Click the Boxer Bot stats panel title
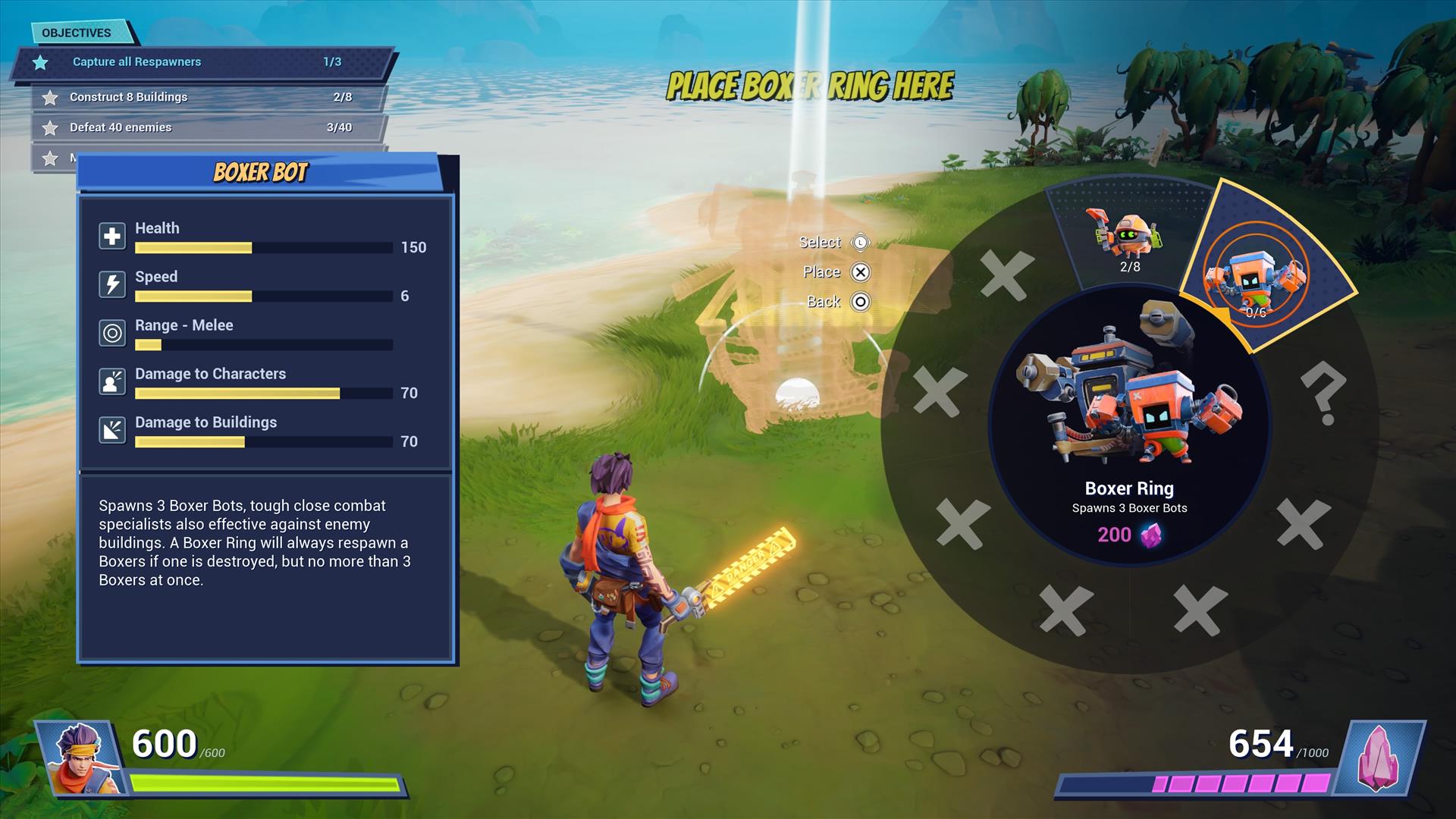1456x819 pixels. coord(260,173)
